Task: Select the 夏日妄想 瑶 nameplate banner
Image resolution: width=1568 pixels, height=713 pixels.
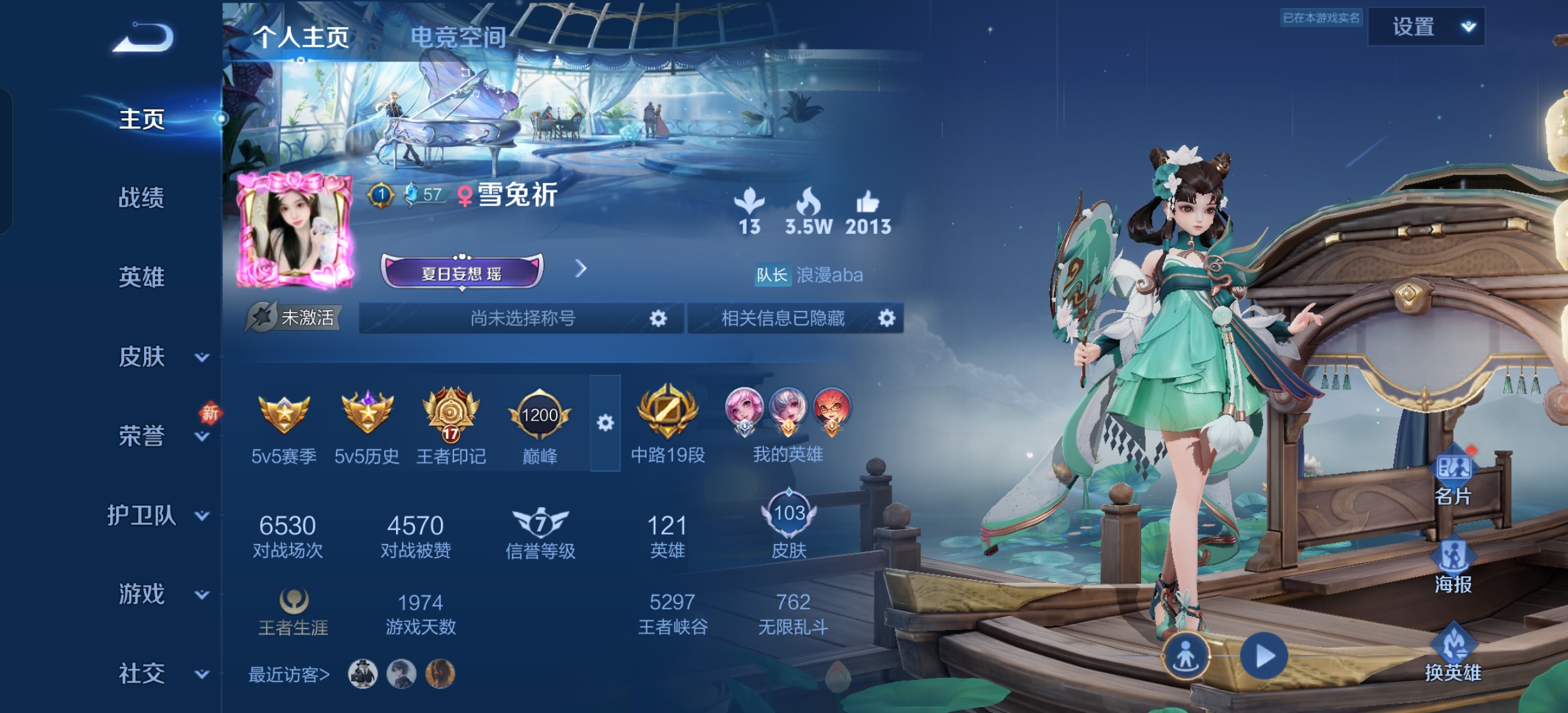Action: [462, 272]
